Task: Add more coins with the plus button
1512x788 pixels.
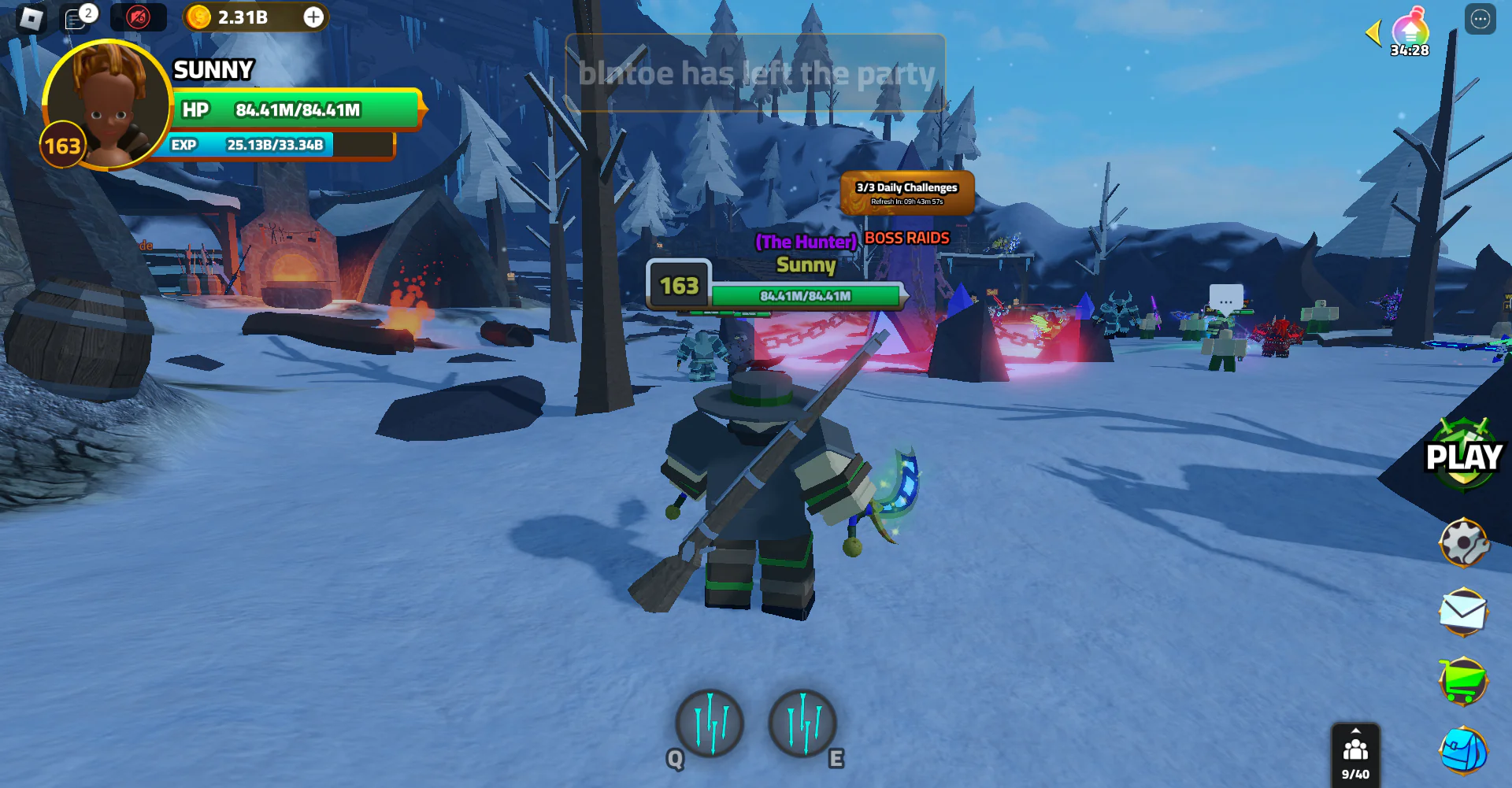Action: pos(313,17)
